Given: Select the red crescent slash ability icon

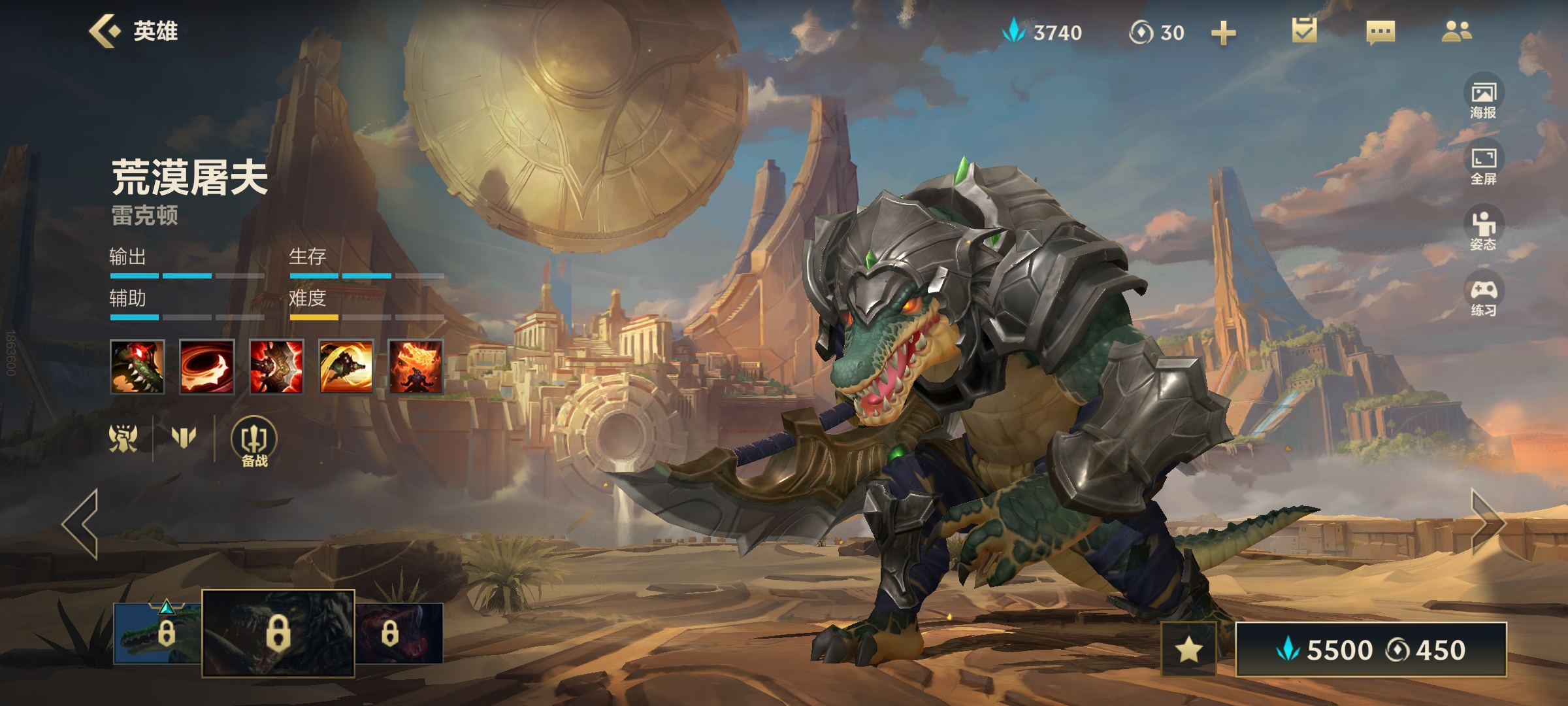Looking at the screenshot, I should (x=206, y=367).
